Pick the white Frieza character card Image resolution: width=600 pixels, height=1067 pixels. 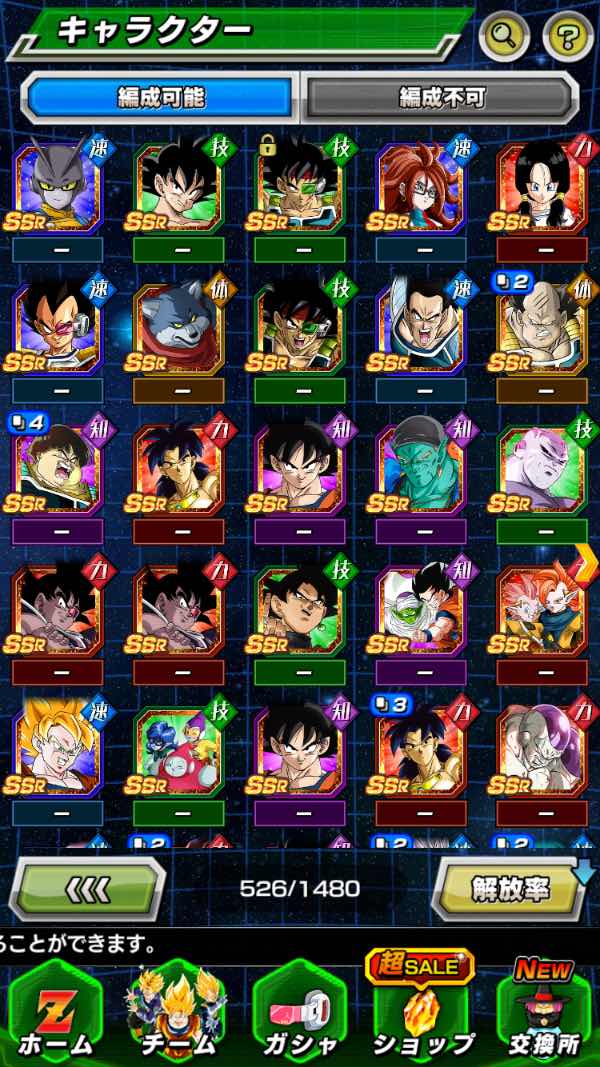click(x=541, y=752)
